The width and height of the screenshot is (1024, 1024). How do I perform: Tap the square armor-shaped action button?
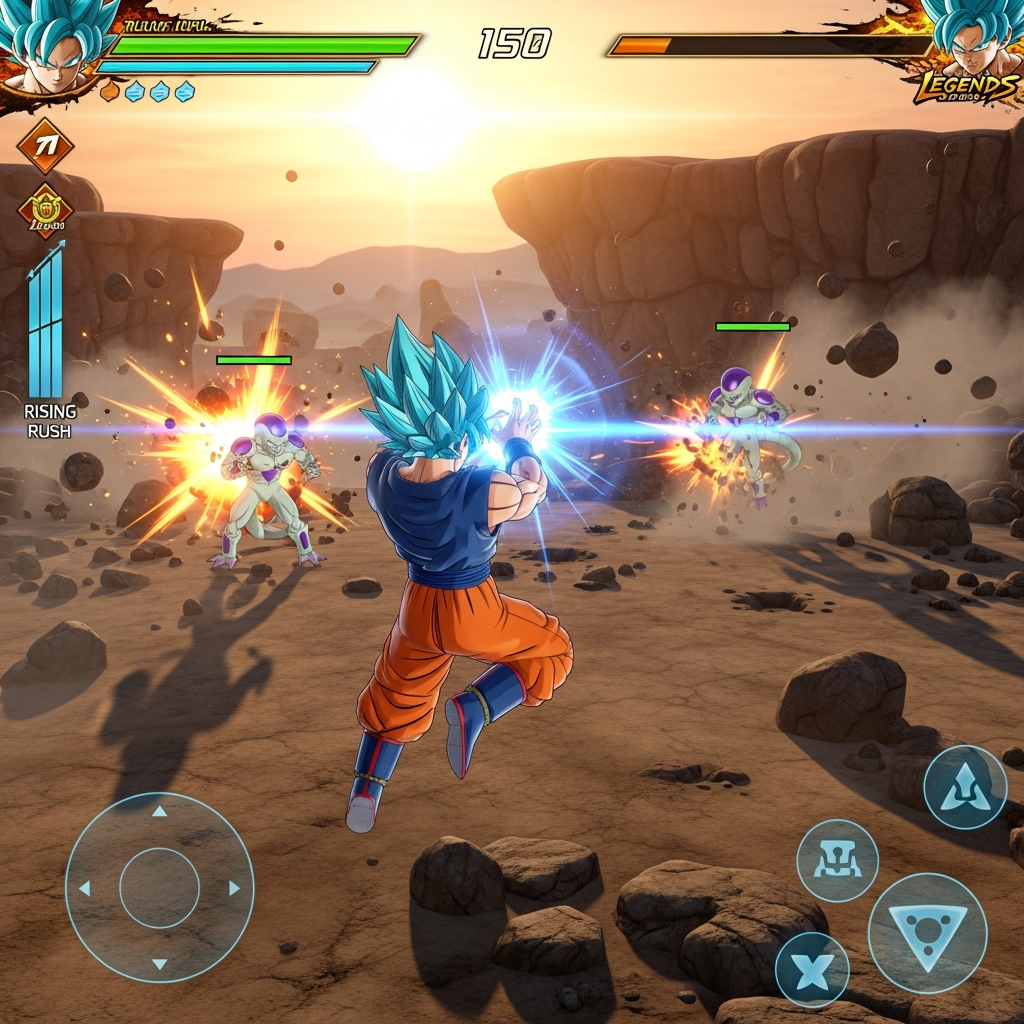point(838,860)
